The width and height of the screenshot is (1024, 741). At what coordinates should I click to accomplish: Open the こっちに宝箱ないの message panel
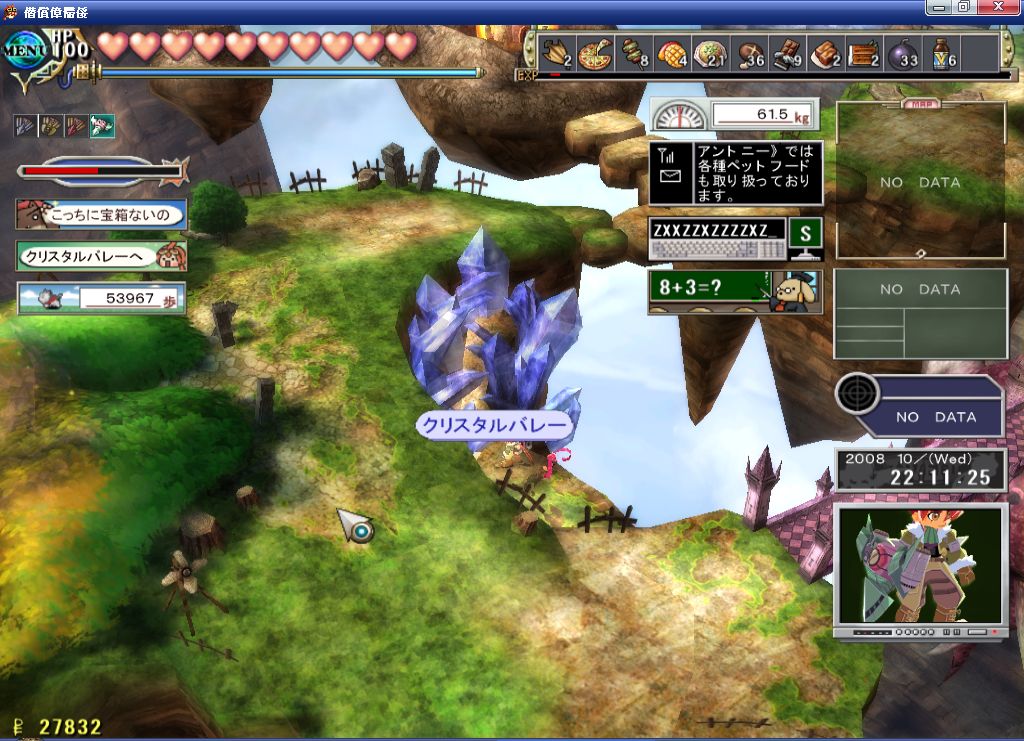[101, 214]
